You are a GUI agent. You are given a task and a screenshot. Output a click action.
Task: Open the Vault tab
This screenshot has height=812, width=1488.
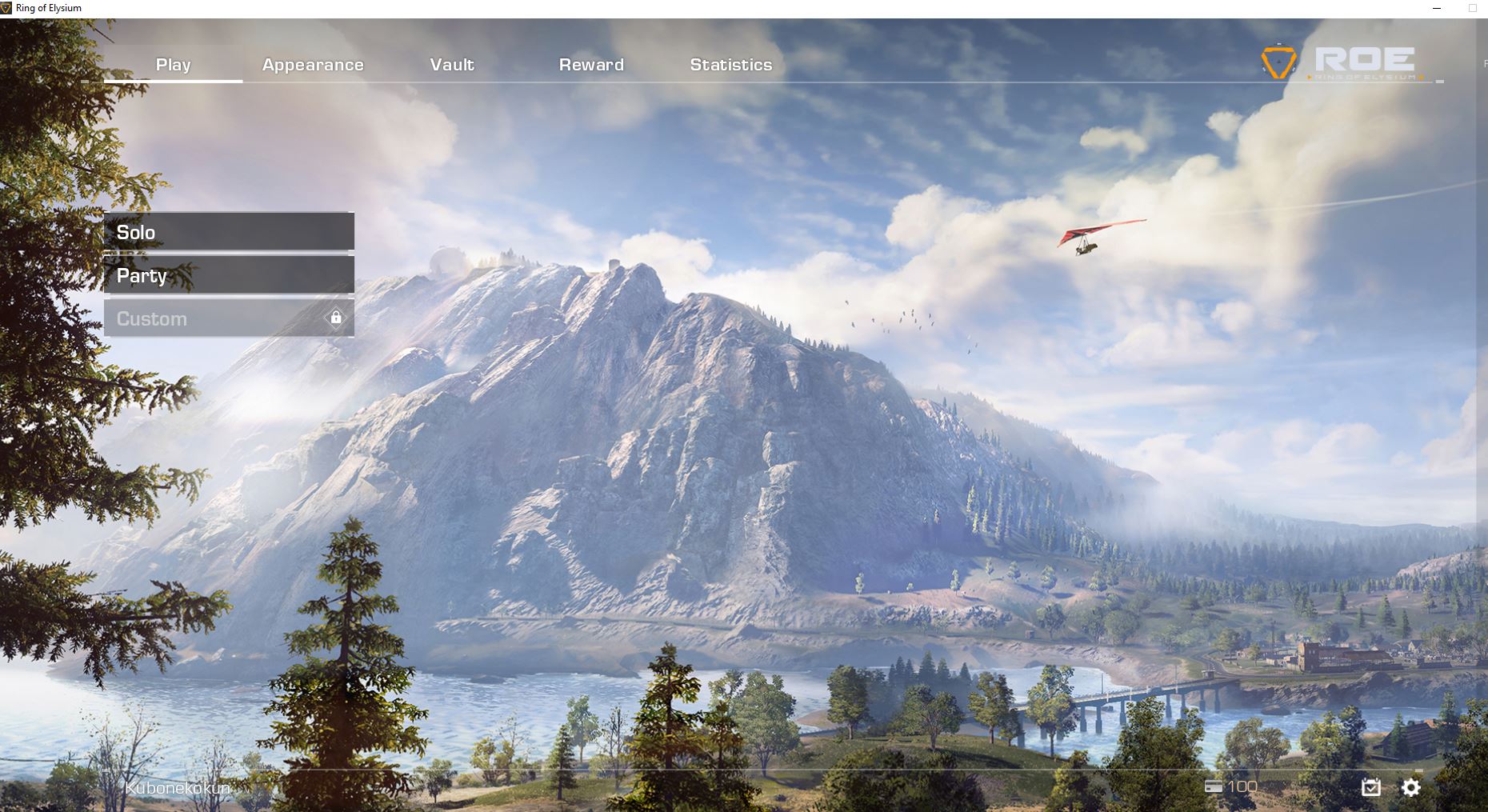click(452, 65)
